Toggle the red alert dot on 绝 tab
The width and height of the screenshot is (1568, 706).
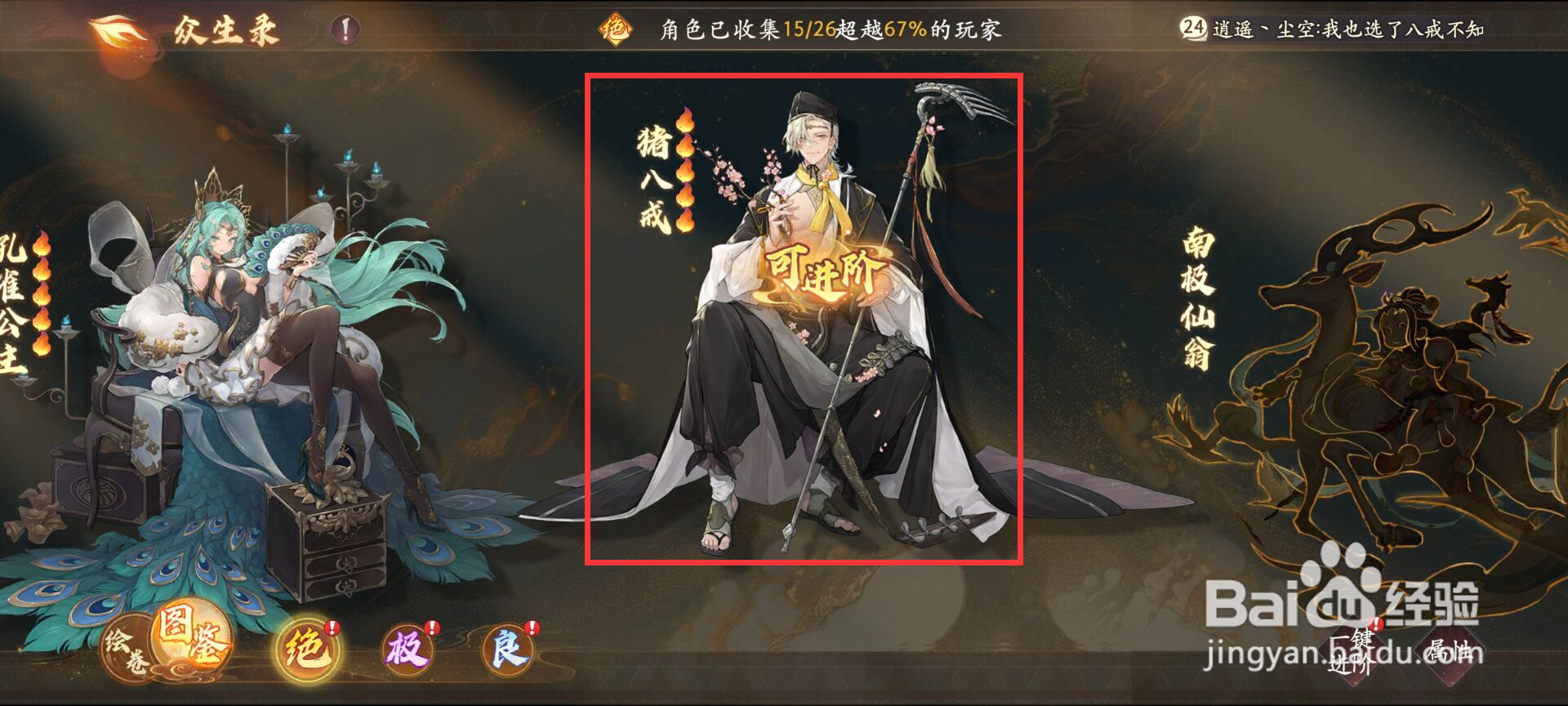332,629
